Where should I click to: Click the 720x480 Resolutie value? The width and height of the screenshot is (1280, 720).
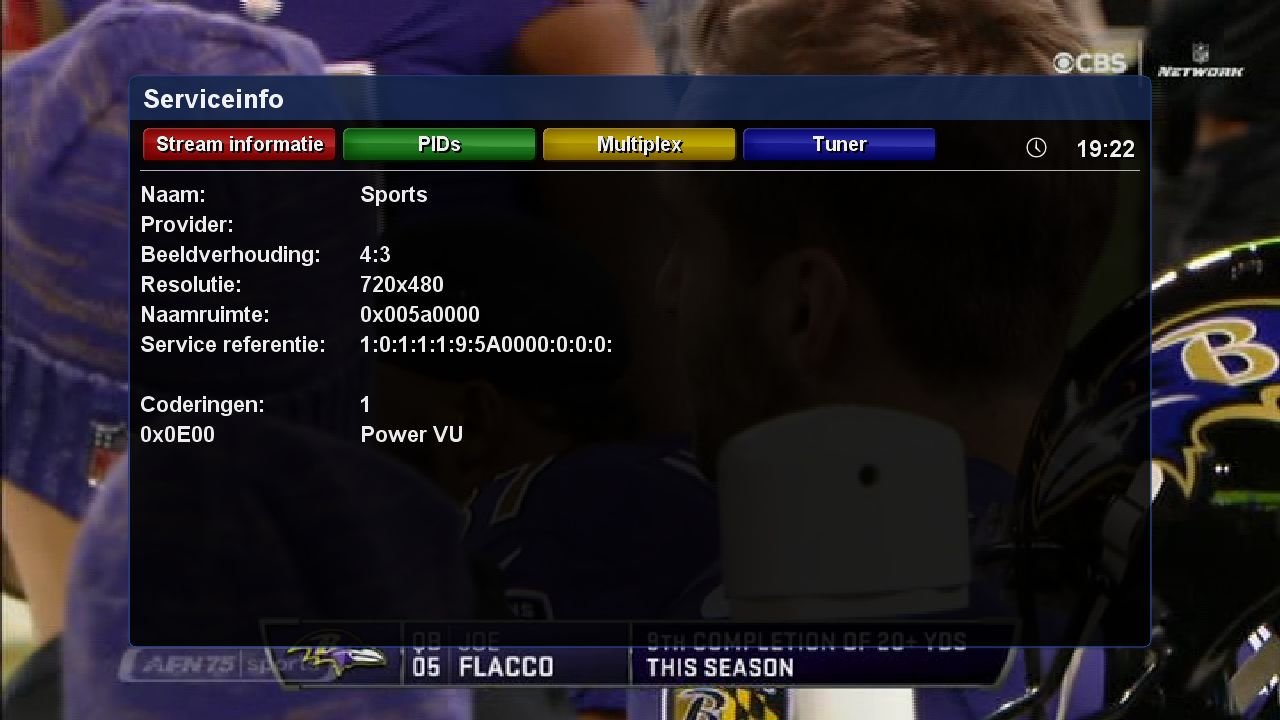tap(402, 284)
